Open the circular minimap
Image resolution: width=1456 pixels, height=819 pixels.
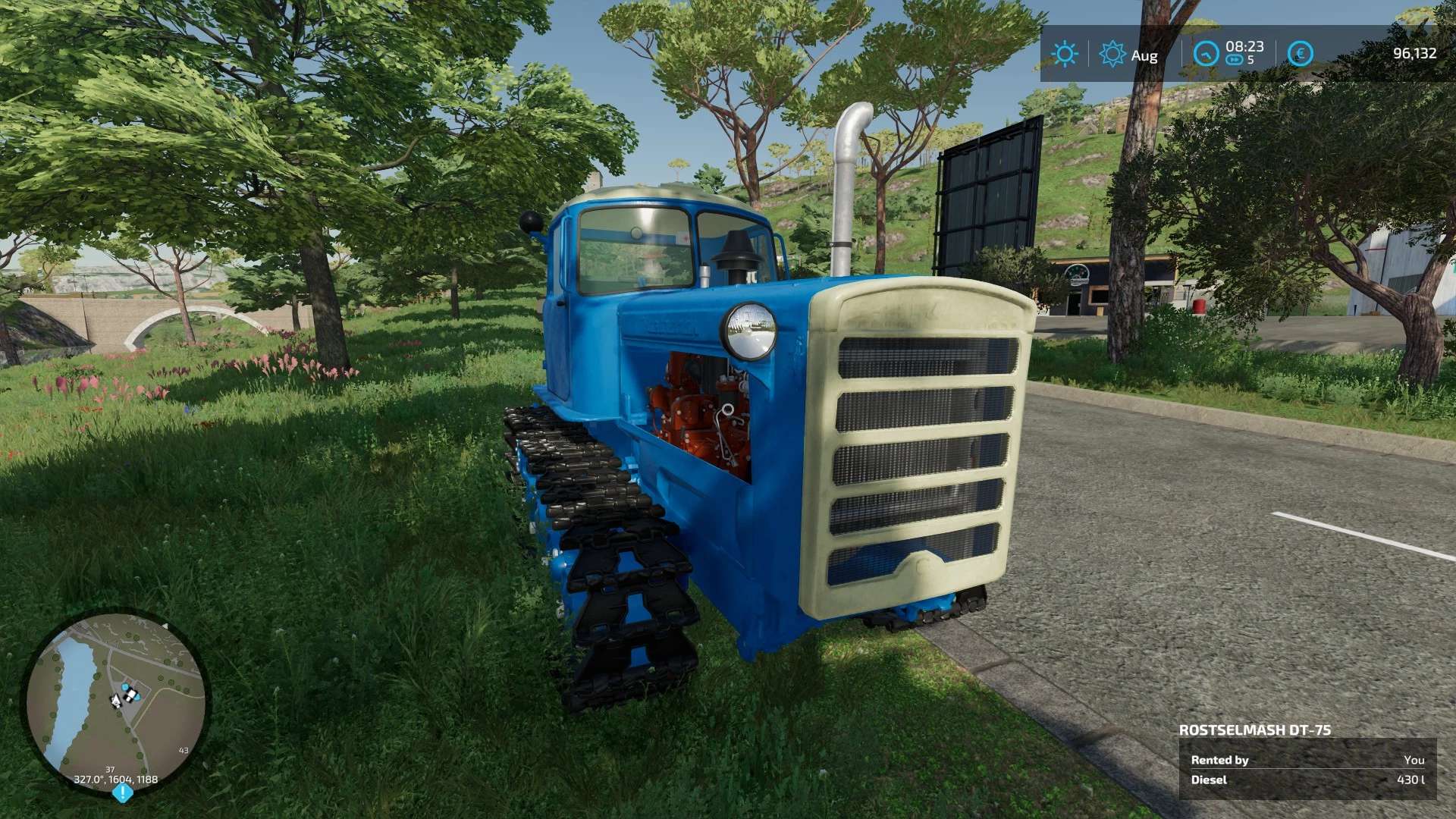(x=115, y=702)
